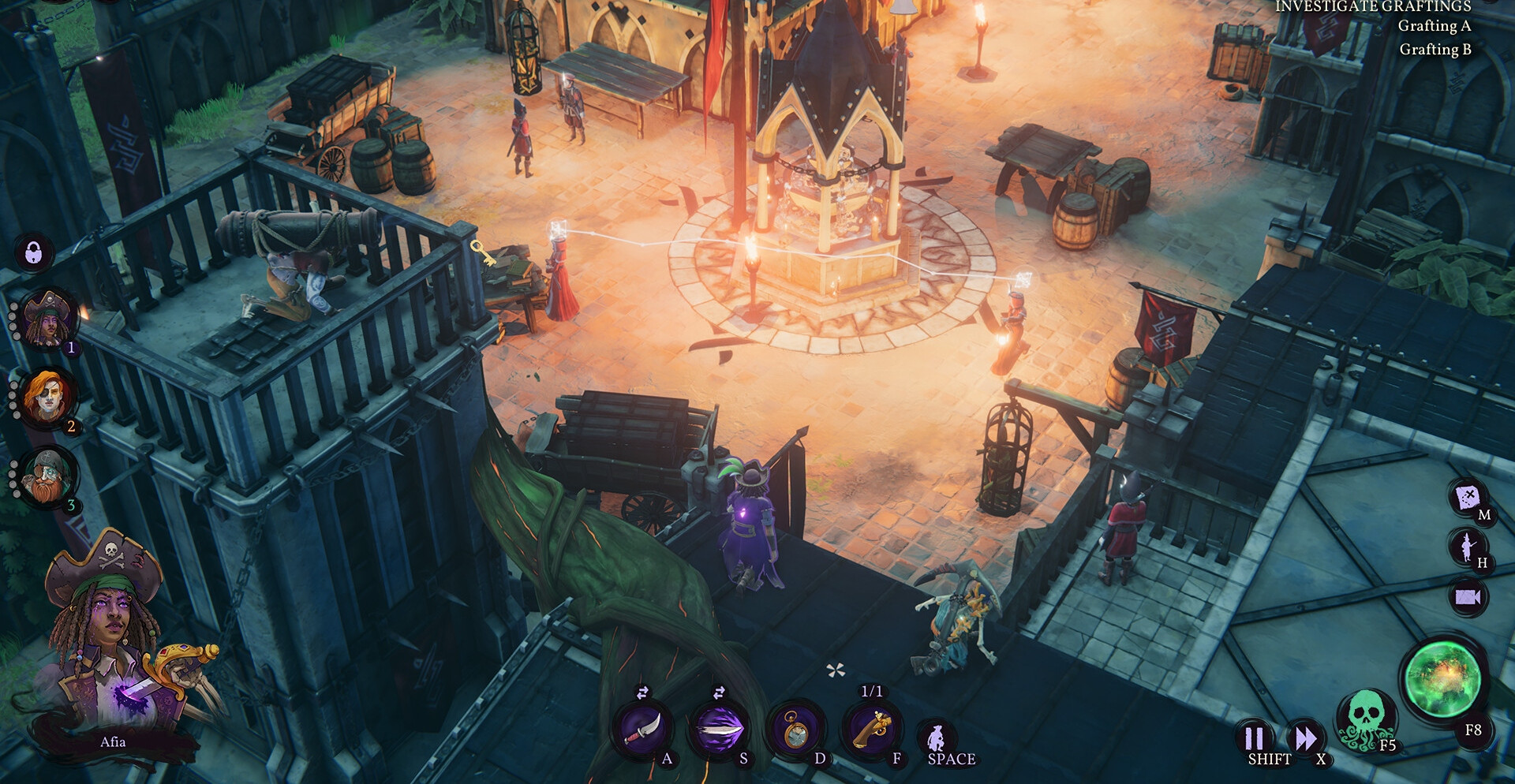Activate the fast-forward button
The image size is (1515, 784).
tap(1306, 739)
